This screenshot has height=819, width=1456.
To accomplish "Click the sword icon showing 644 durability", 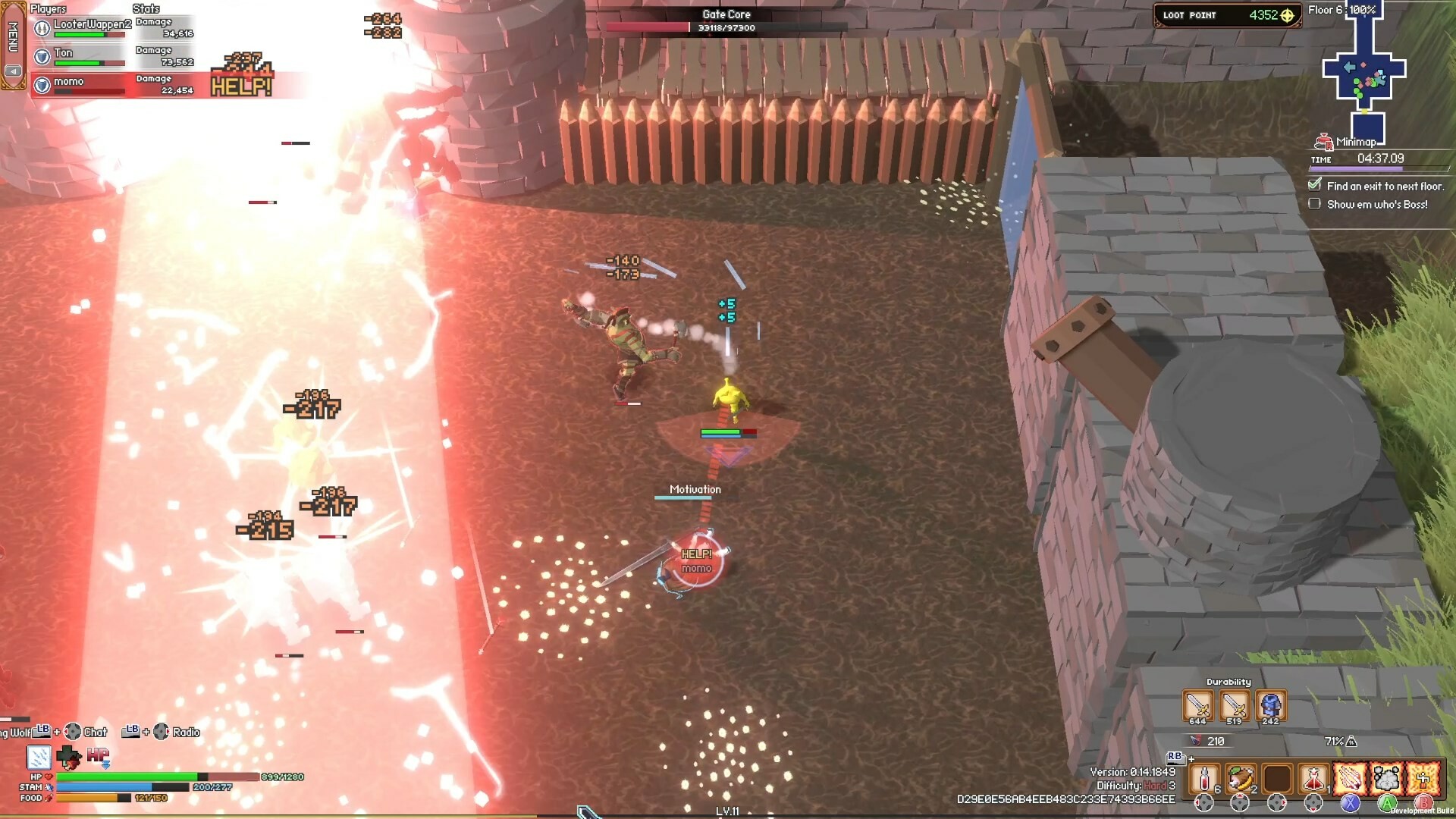I will click(x=1198, y=705).
